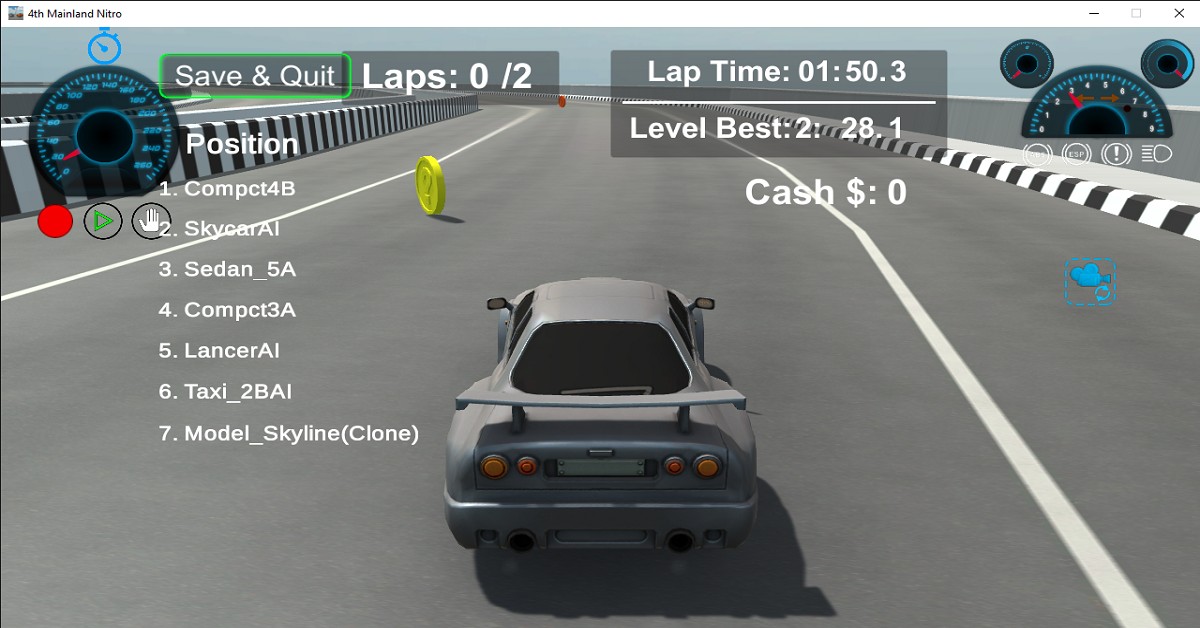Image resolution: width=1200 pixels, height=628 pixels.
Task: Start recording with the red circle button
Action: click(56, 221)
